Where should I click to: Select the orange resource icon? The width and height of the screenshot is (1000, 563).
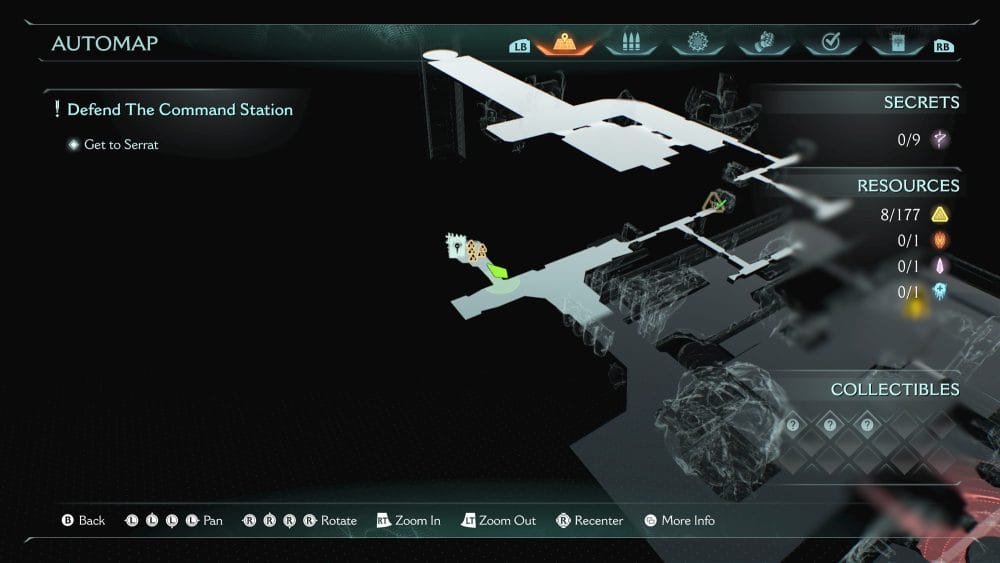pyautogui.click(x=939, y=240)
